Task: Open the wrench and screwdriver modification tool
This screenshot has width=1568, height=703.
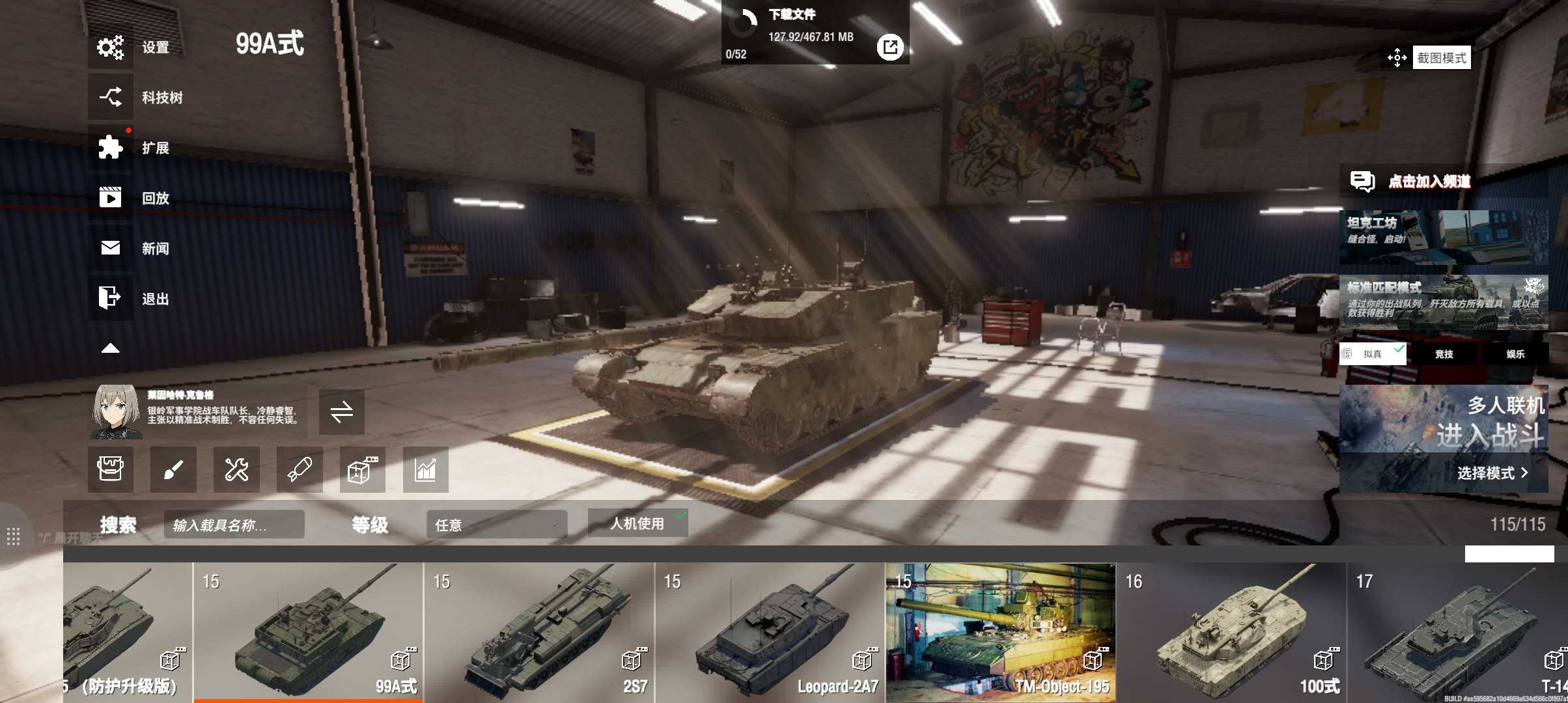Action: [x=236, y=469]
